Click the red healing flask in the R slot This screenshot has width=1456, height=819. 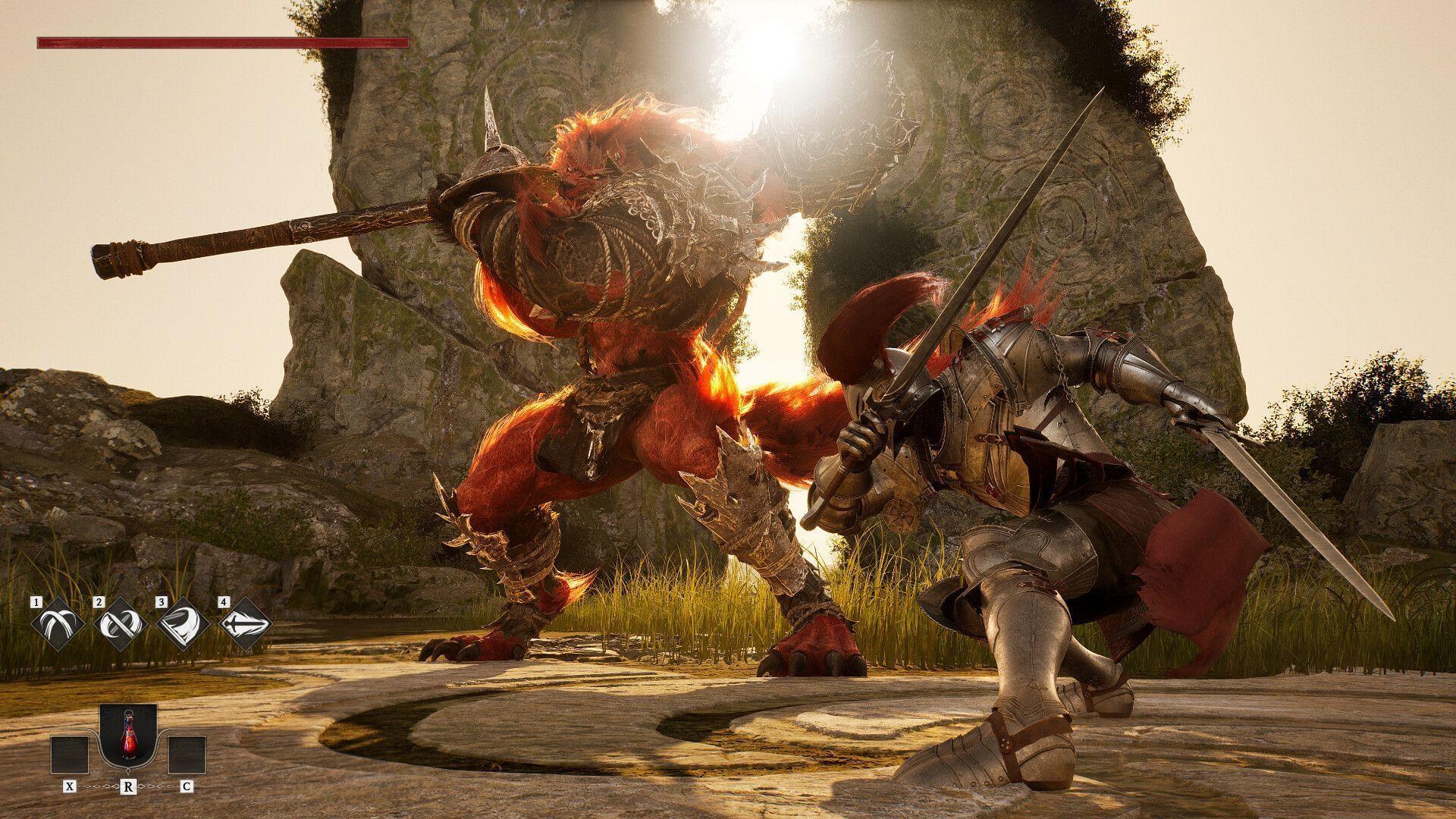coord(128,737)
